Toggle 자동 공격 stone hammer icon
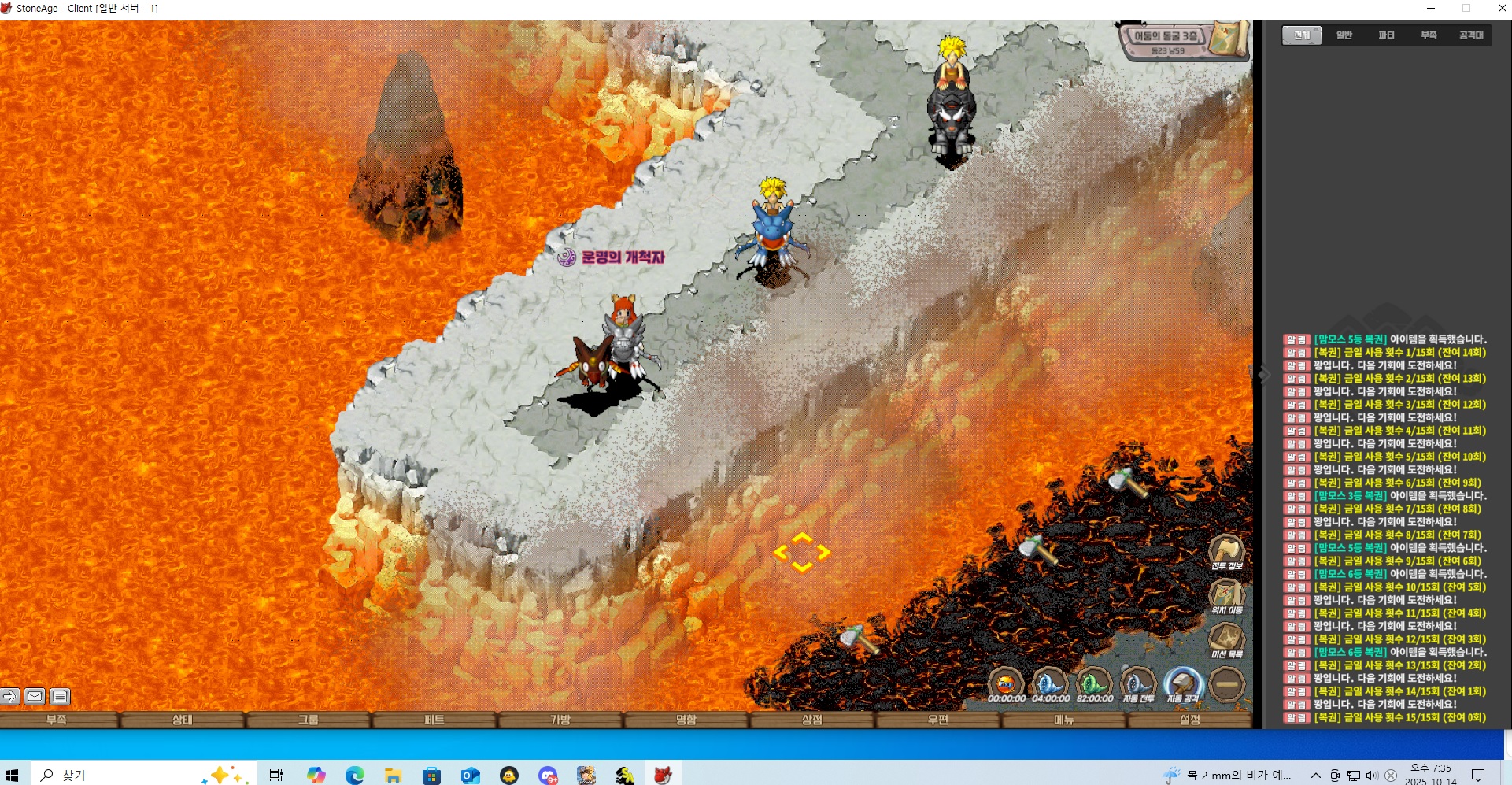This screenshot has width=1512, height=785. pos(1182,683)
